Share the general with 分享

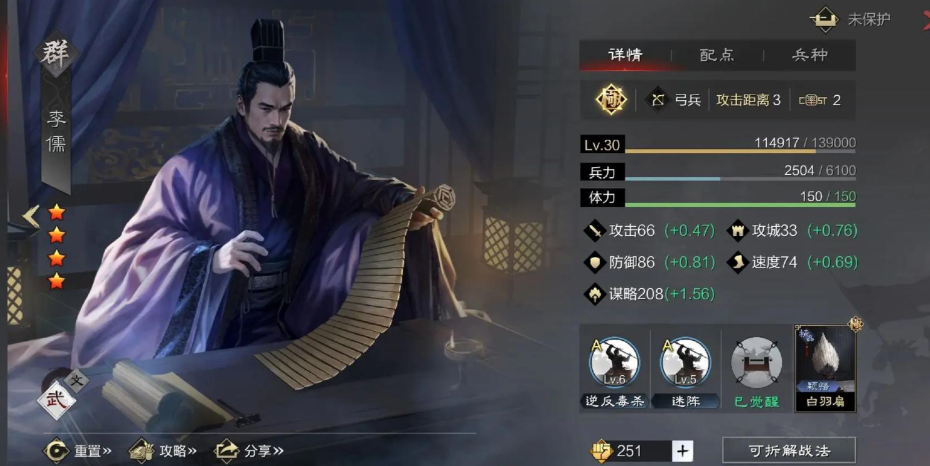(x=250, y=450)
